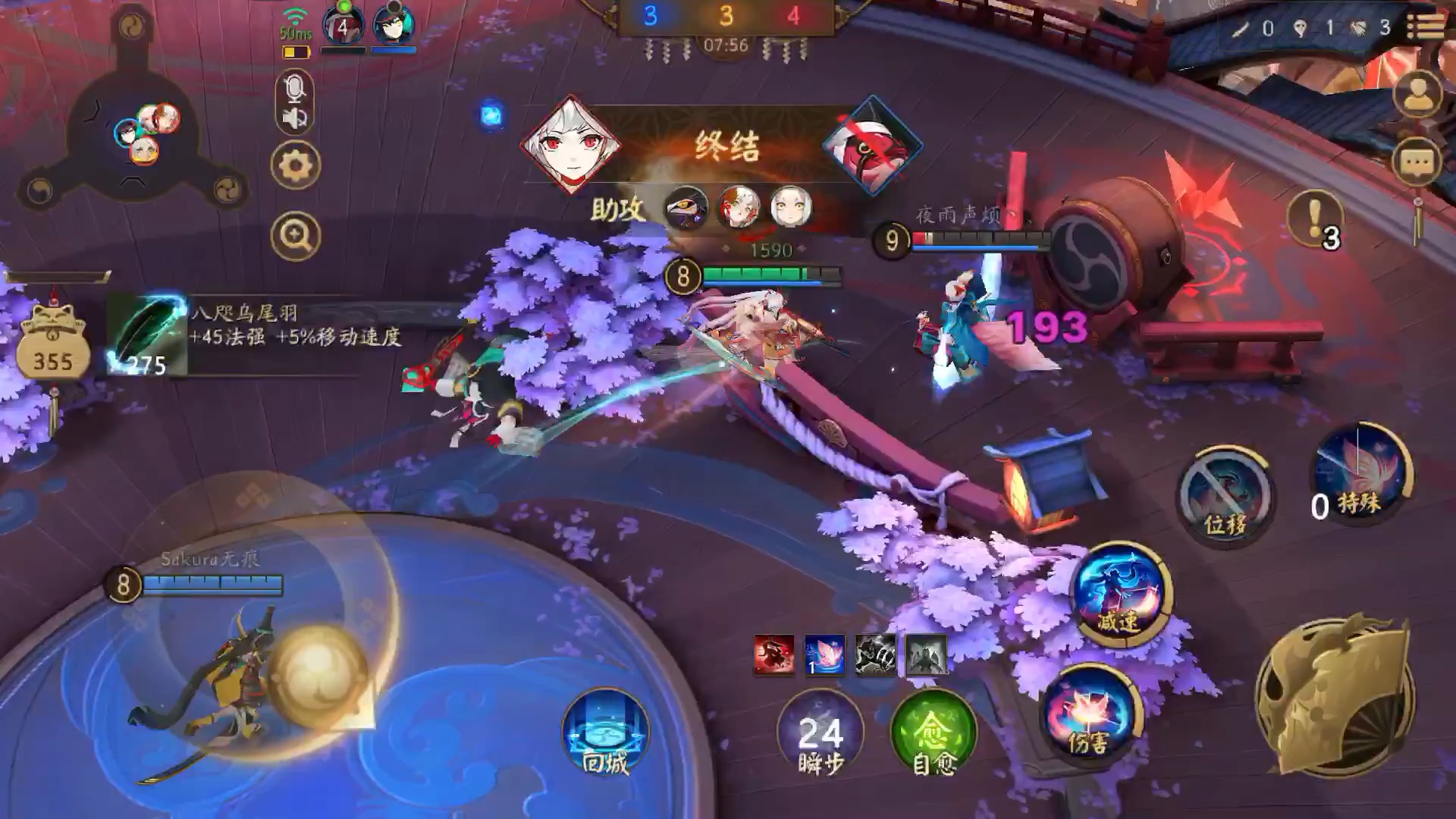This screenshot has width=1456, height=819.
Task: Buy the recommended 八咫乌尾羽 item
Action: click(147, 336)
